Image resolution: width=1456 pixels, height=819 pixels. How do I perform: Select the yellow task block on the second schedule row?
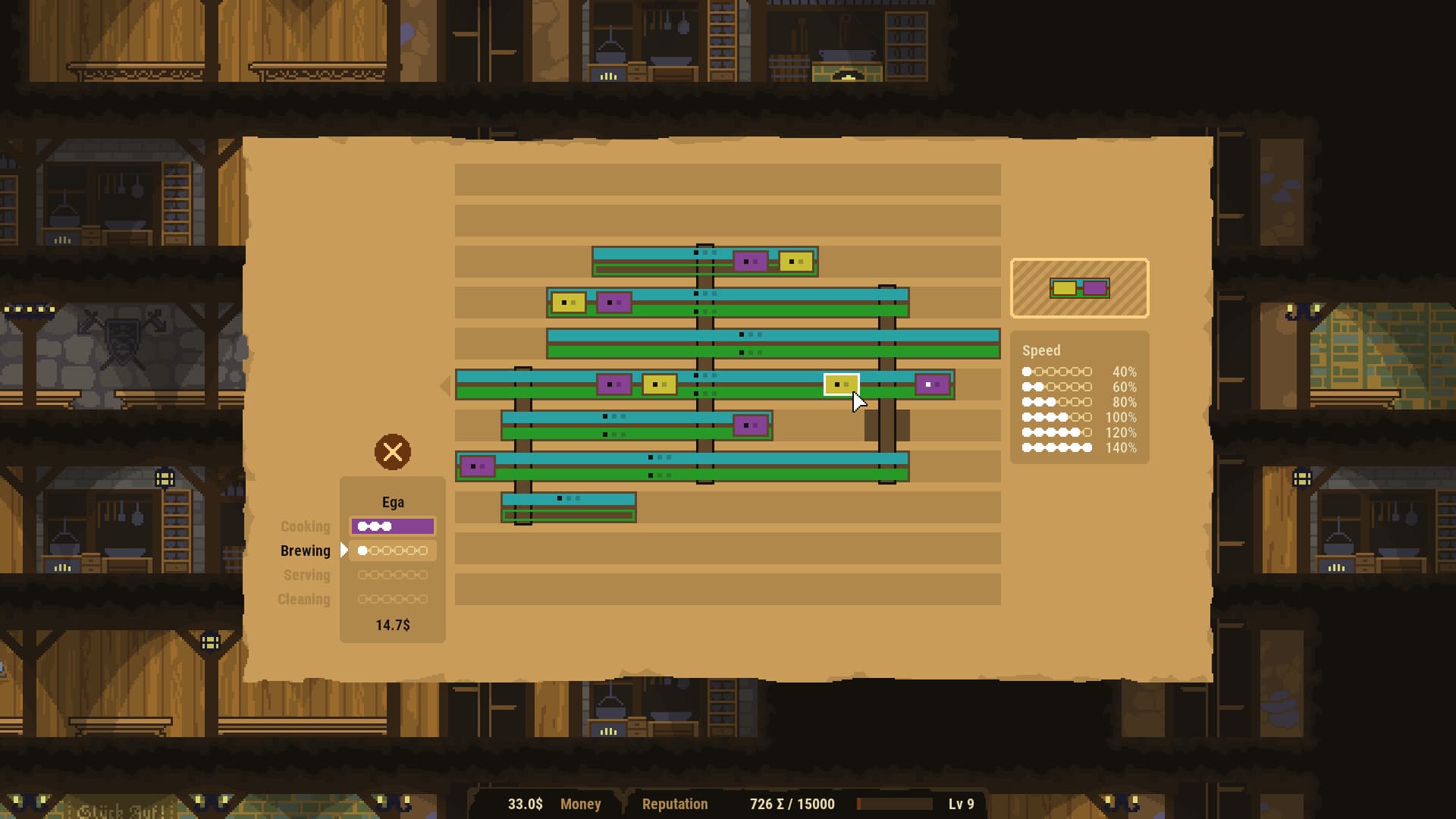pos(570,302)
